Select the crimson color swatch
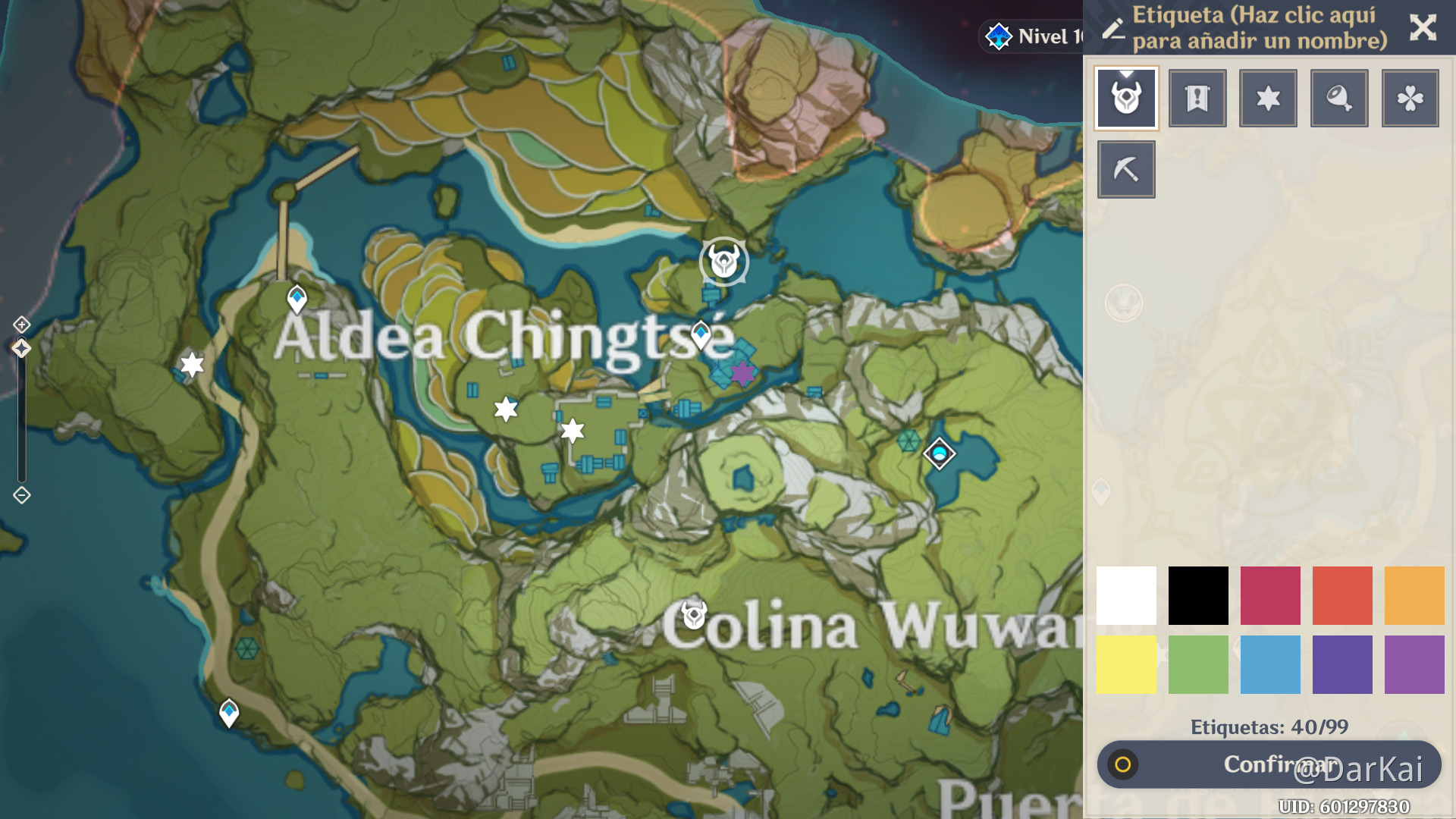 coord(1270,595)
